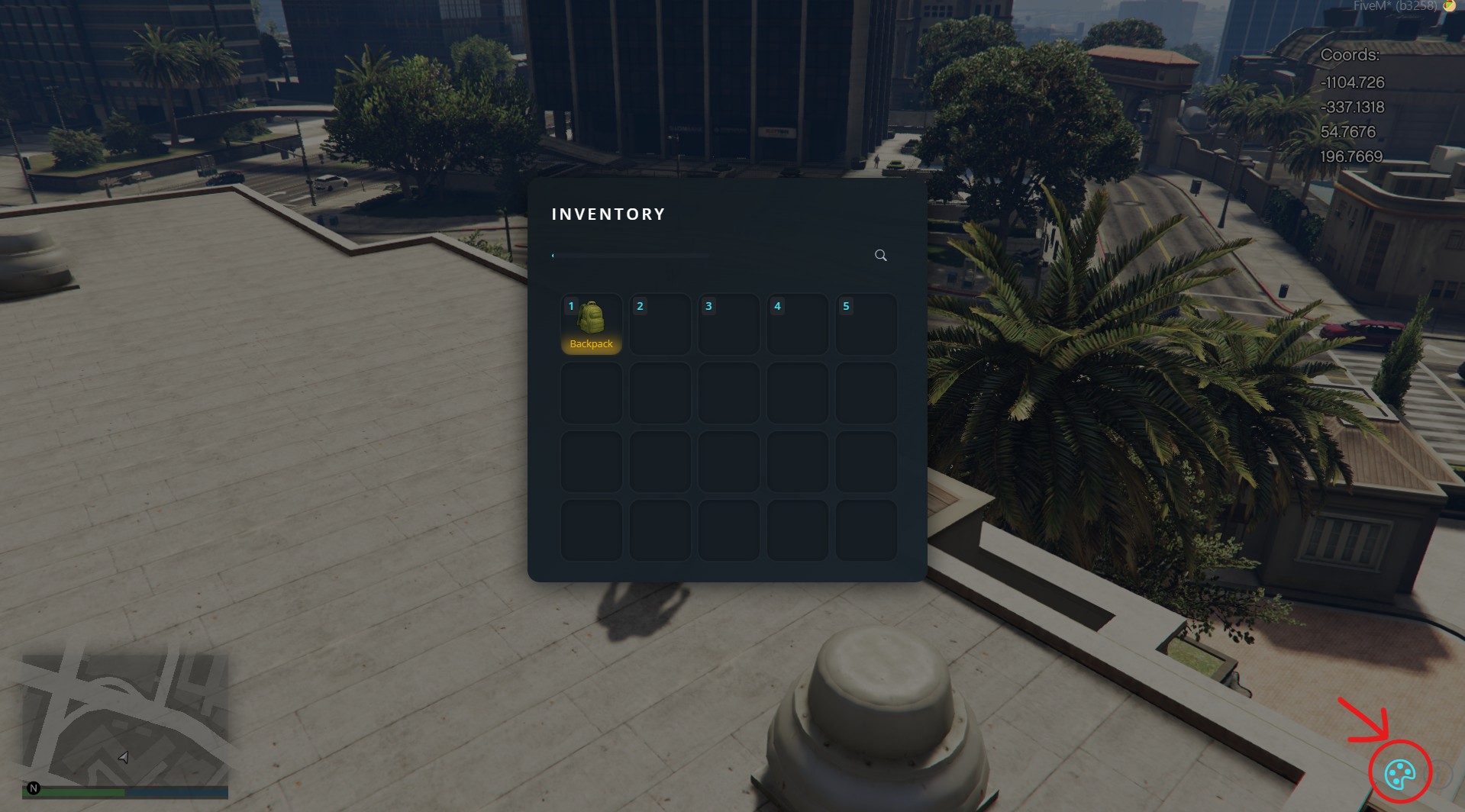This screenshot has height=812, width=1465.
Task: Click the highlighted Backpack label text
Action: tap(592, 343)
